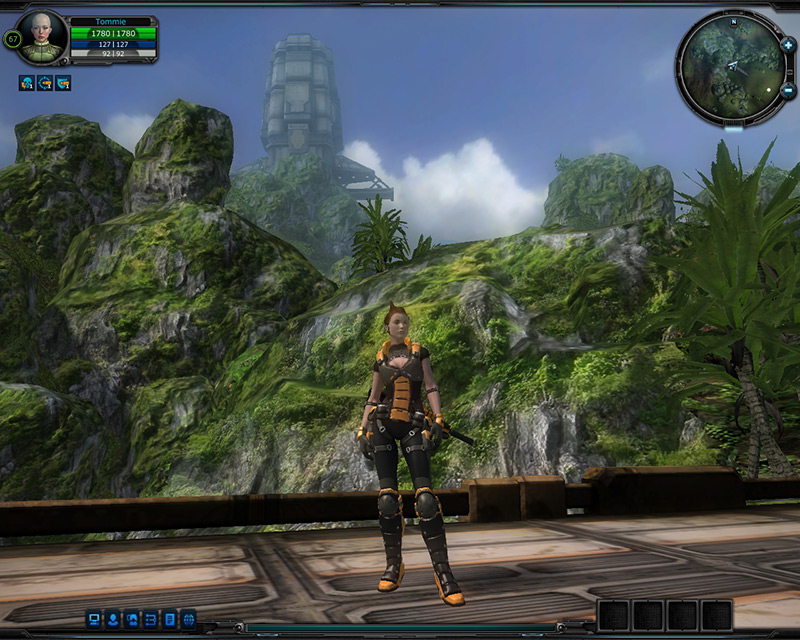Click the circular minimap

[x=730, y=68]
